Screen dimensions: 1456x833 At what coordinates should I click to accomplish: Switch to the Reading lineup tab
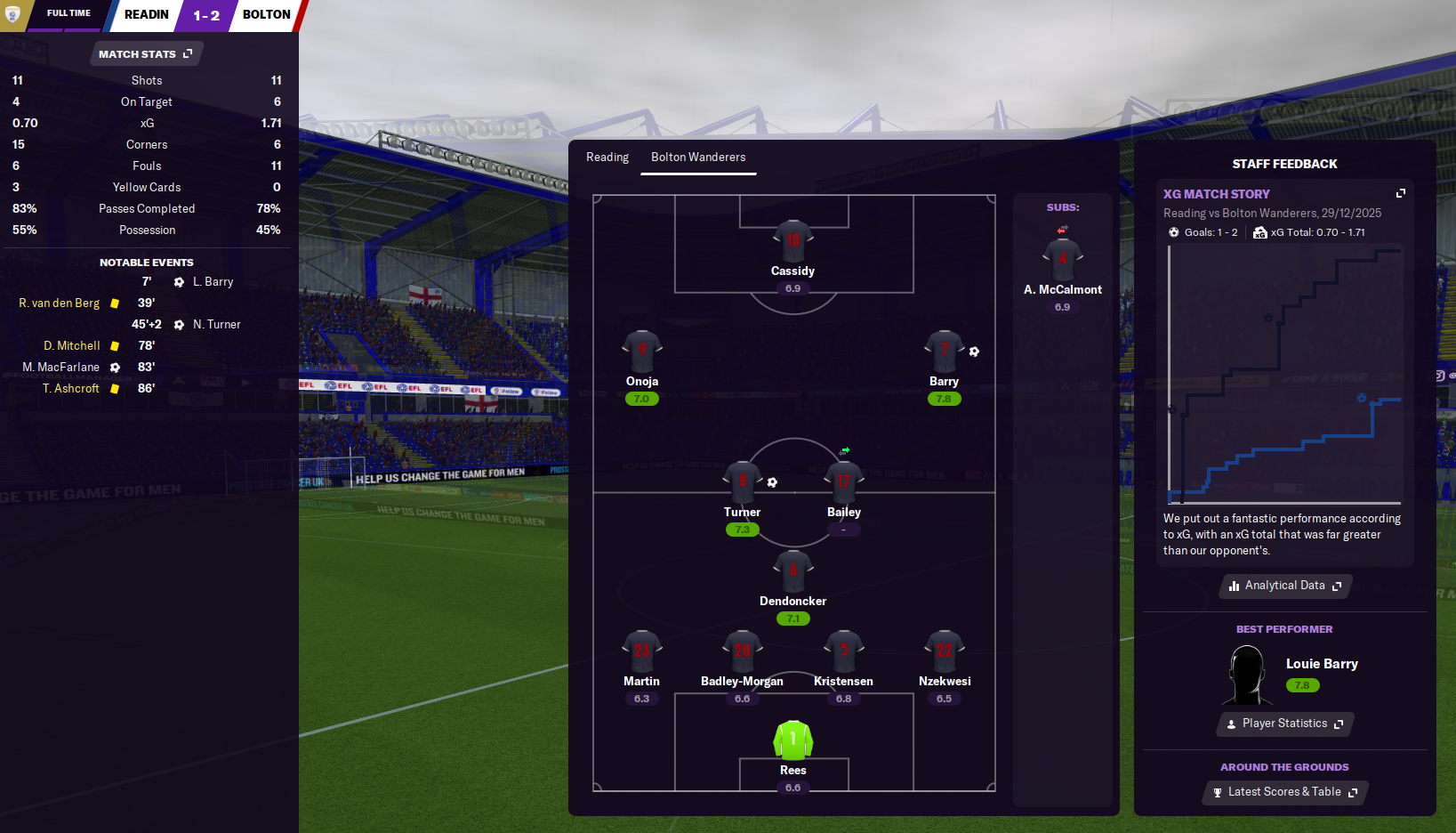(607, 158)
